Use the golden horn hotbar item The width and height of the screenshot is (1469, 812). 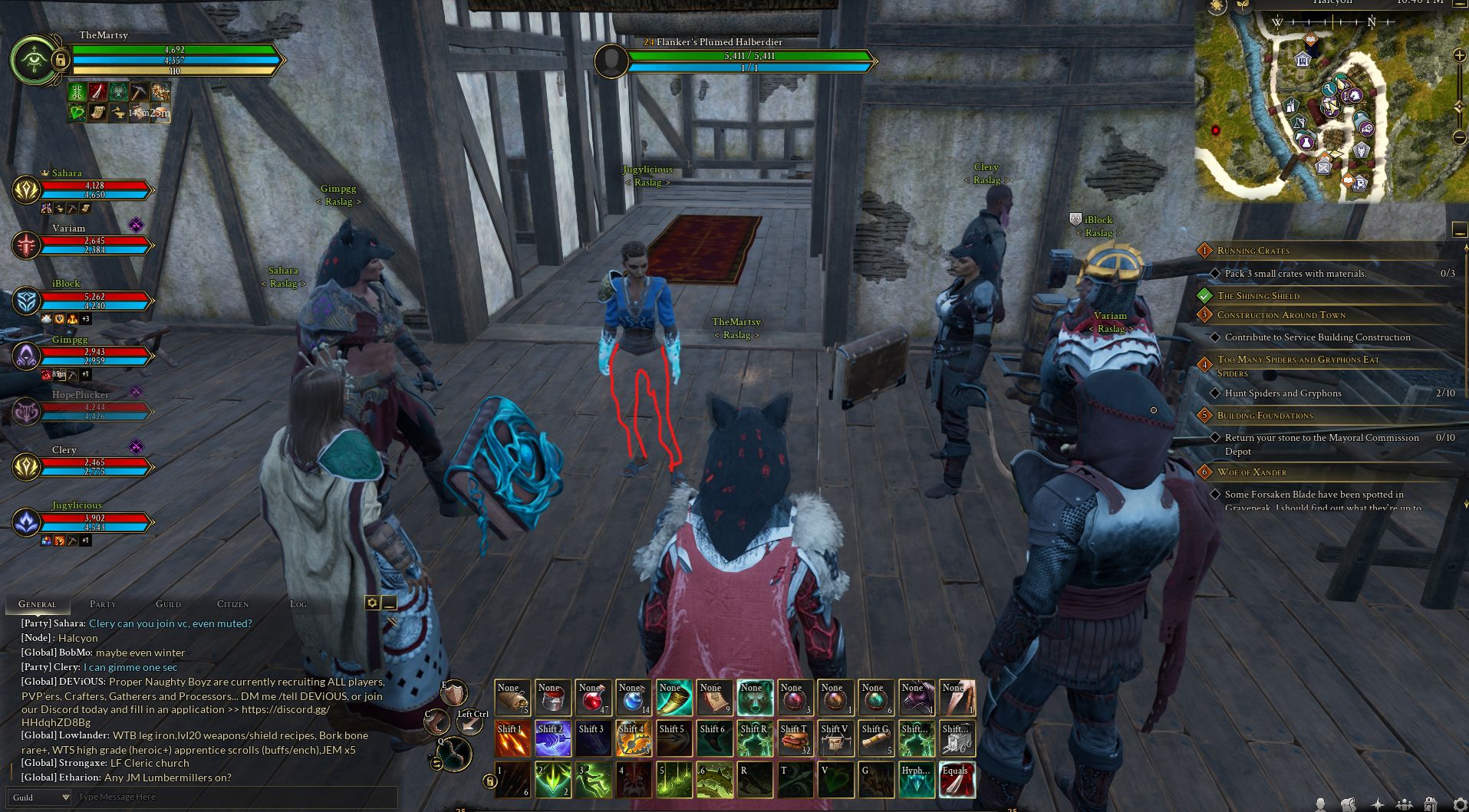click(674, 698)
